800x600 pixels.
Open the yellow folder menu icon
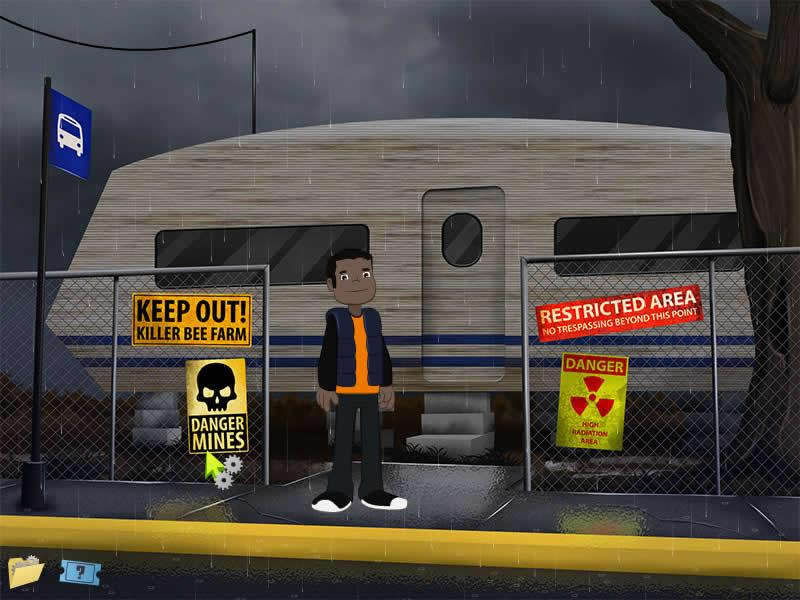(x=24, y=571)
